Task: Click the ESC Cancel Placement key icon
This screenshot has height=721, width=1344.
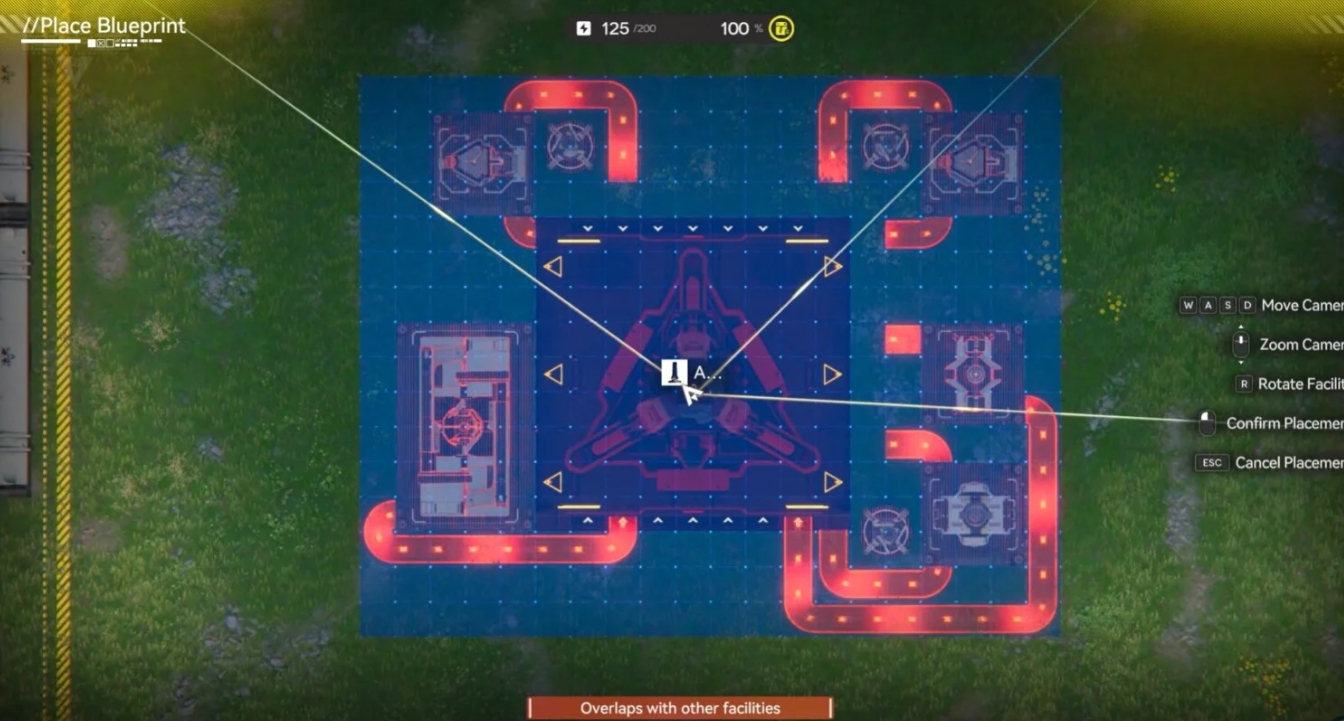Action: pyautogui.click(x=1212, y=462)
